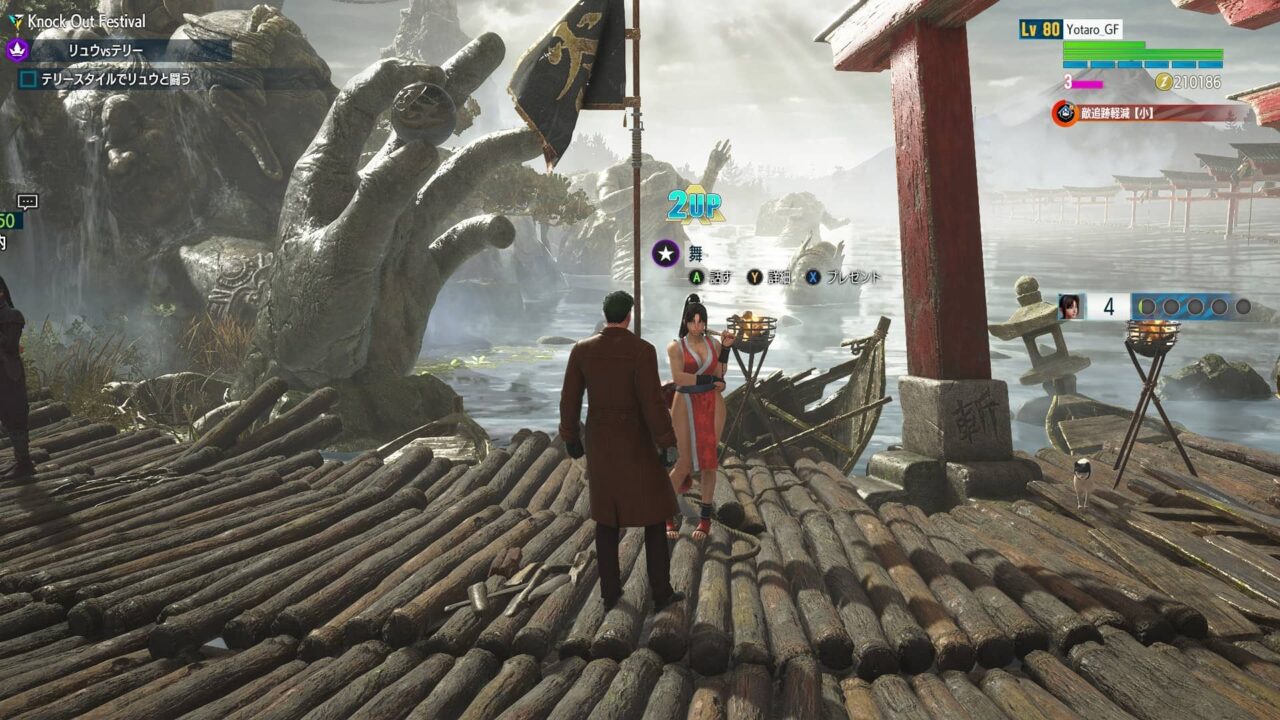Click the Knock Out Festival quest tracker arrow icon
The height and width of the screenshot is (720, 1280).
click(16, 21)
